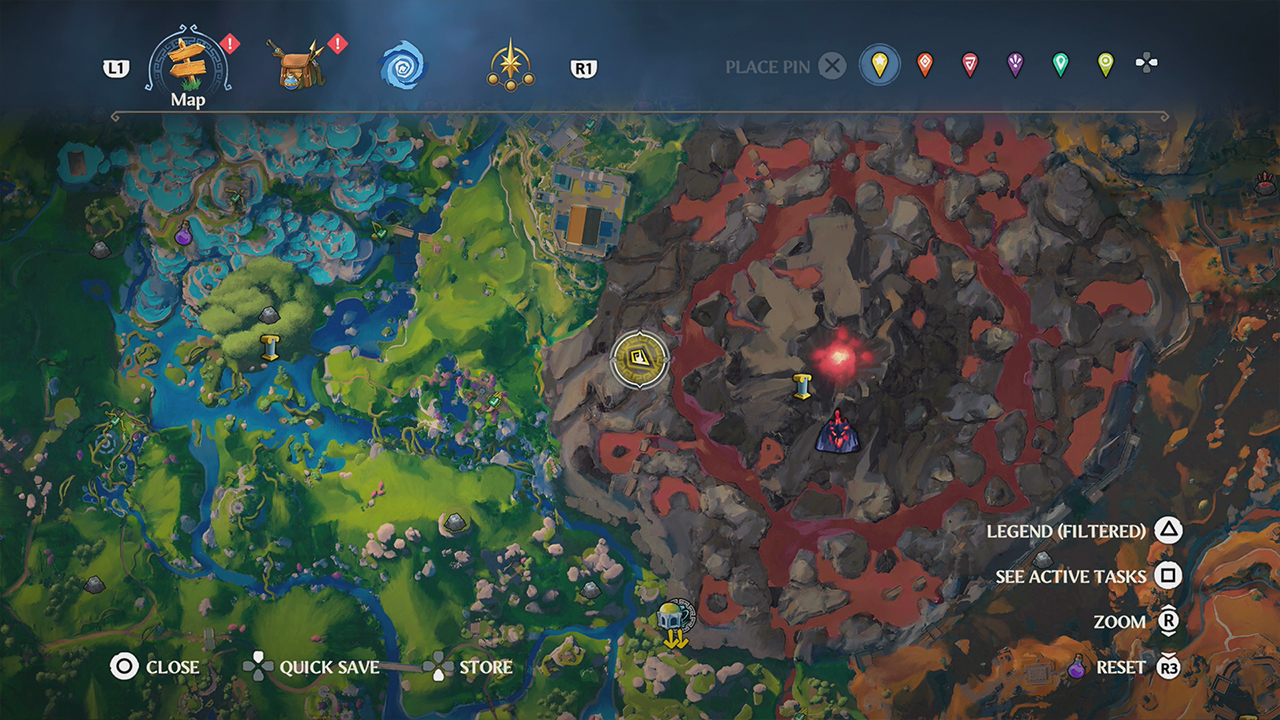Click the Quick Save button
The image size is (1280, 720).
(x=320, y=667)
